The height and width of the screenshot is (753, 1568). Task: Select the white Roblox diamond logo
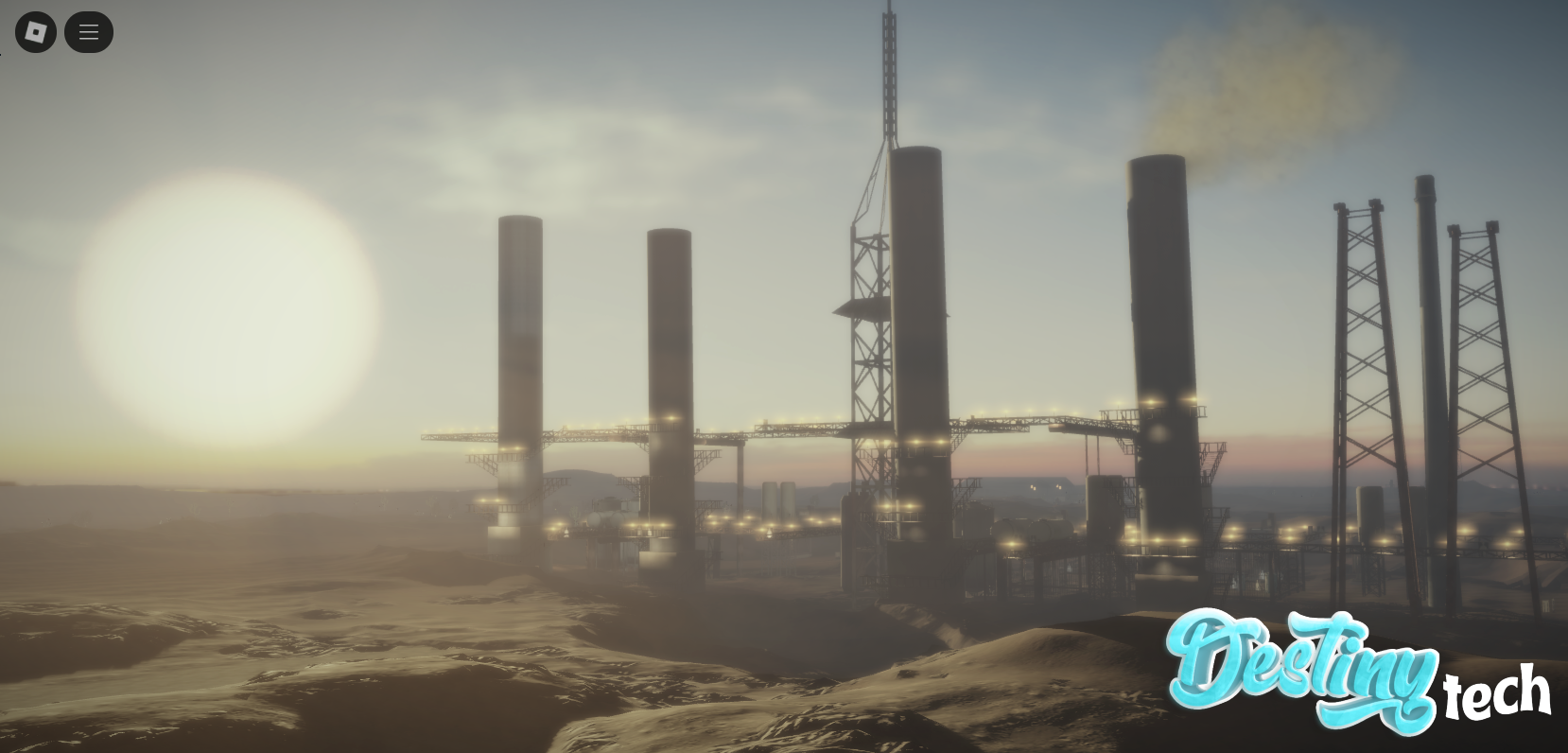click(36, 31)
